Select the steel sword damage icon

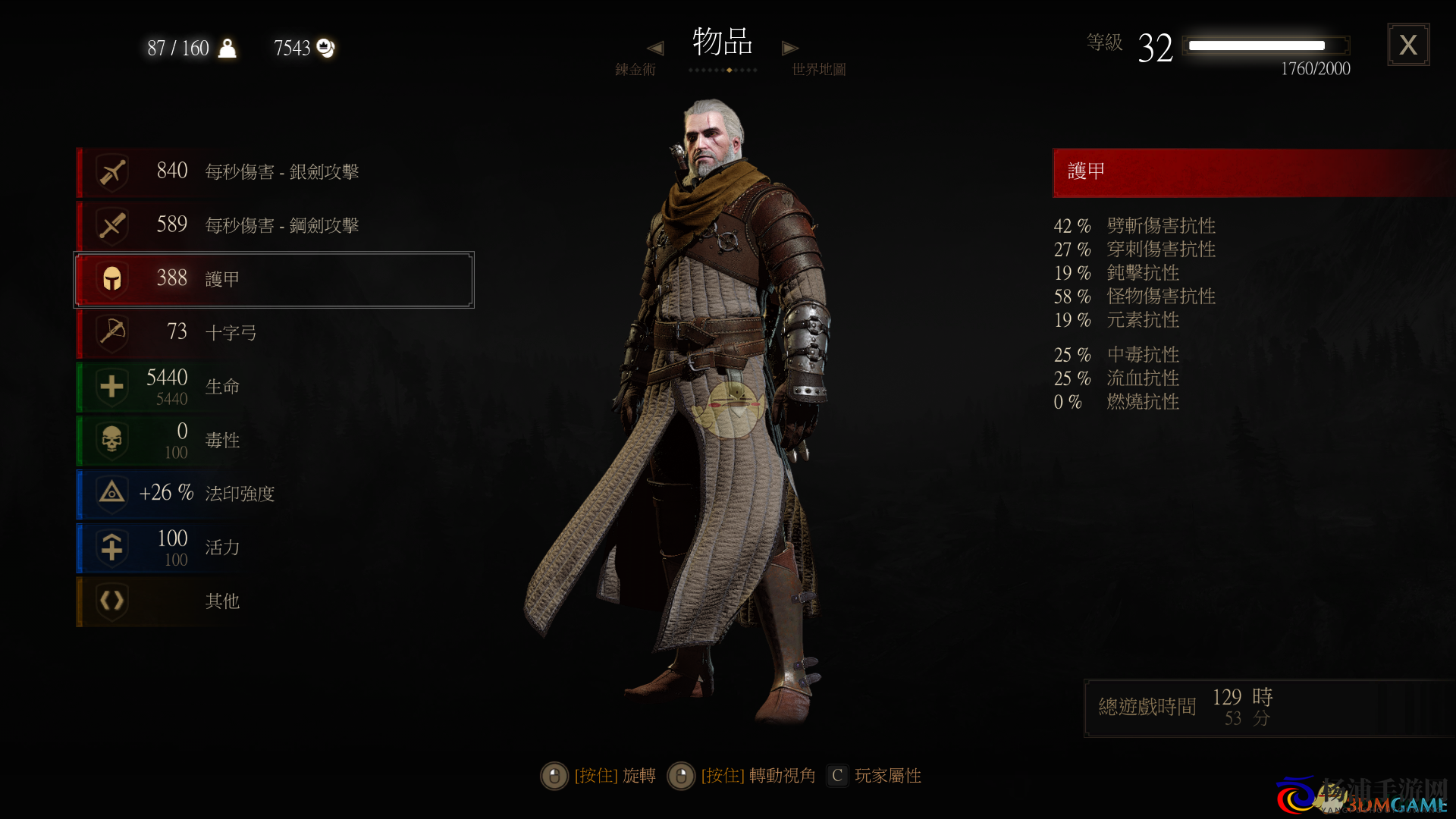[x=111, y=224]
